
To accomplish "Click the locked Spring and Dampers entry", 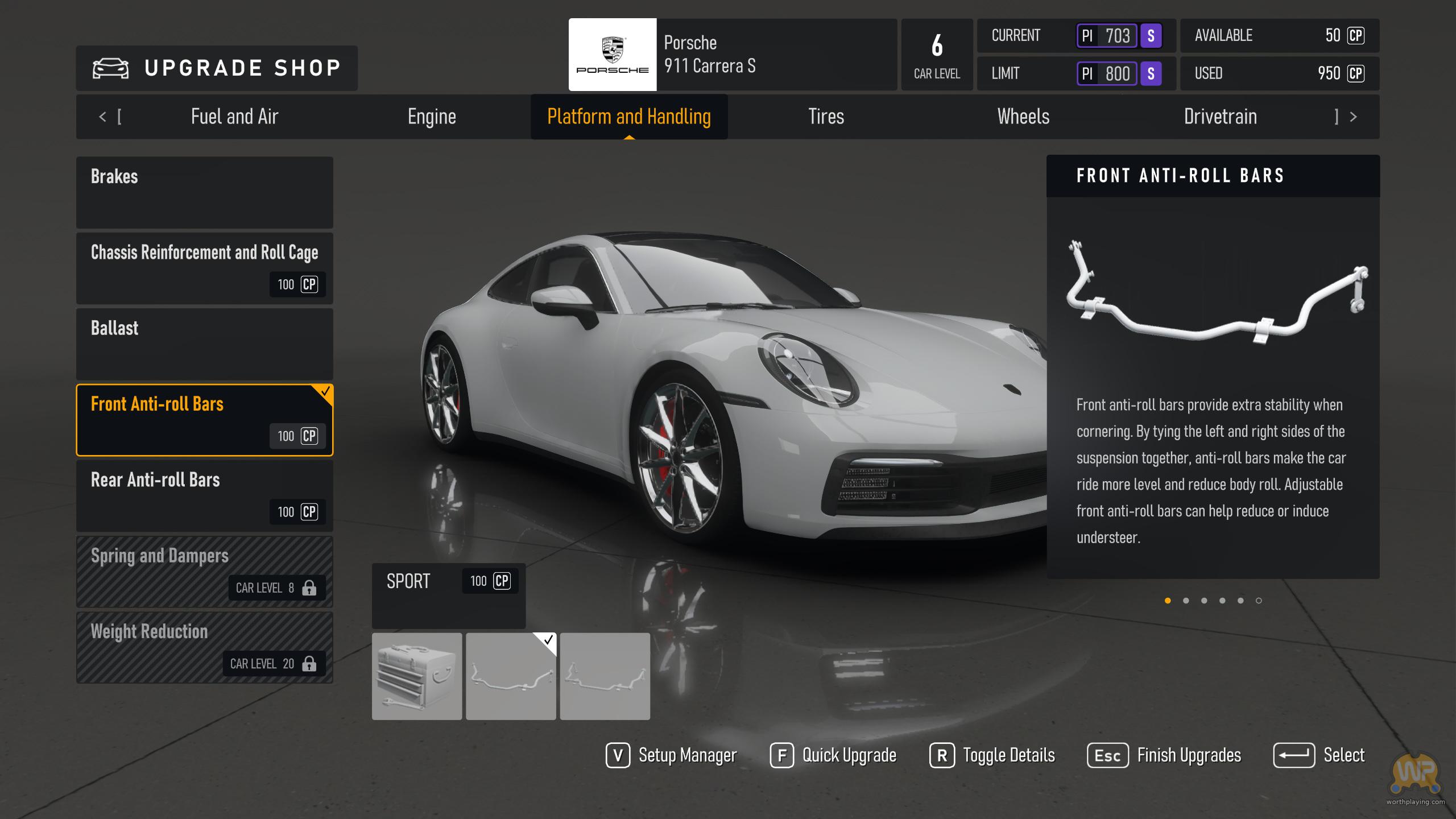I will click(205, 571).
